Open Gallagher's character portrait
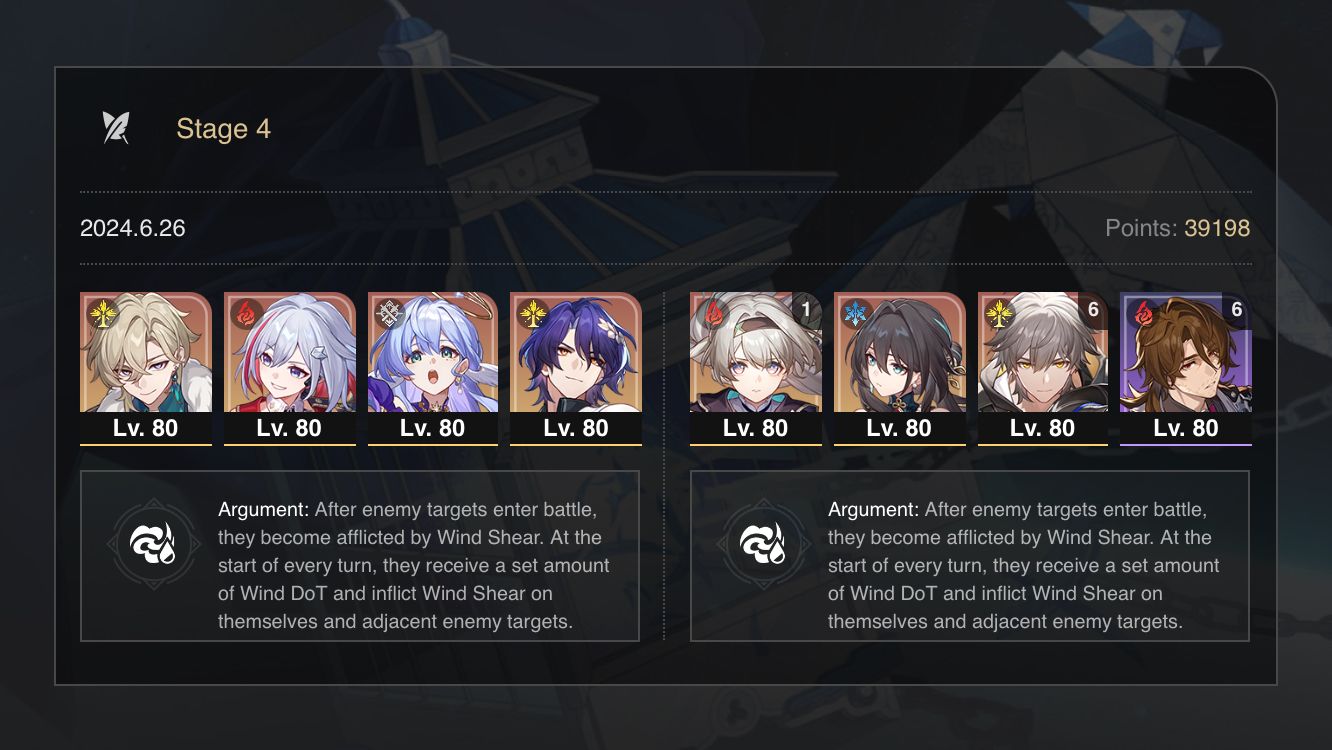Screen dimensions: 1332x750 1042,365
